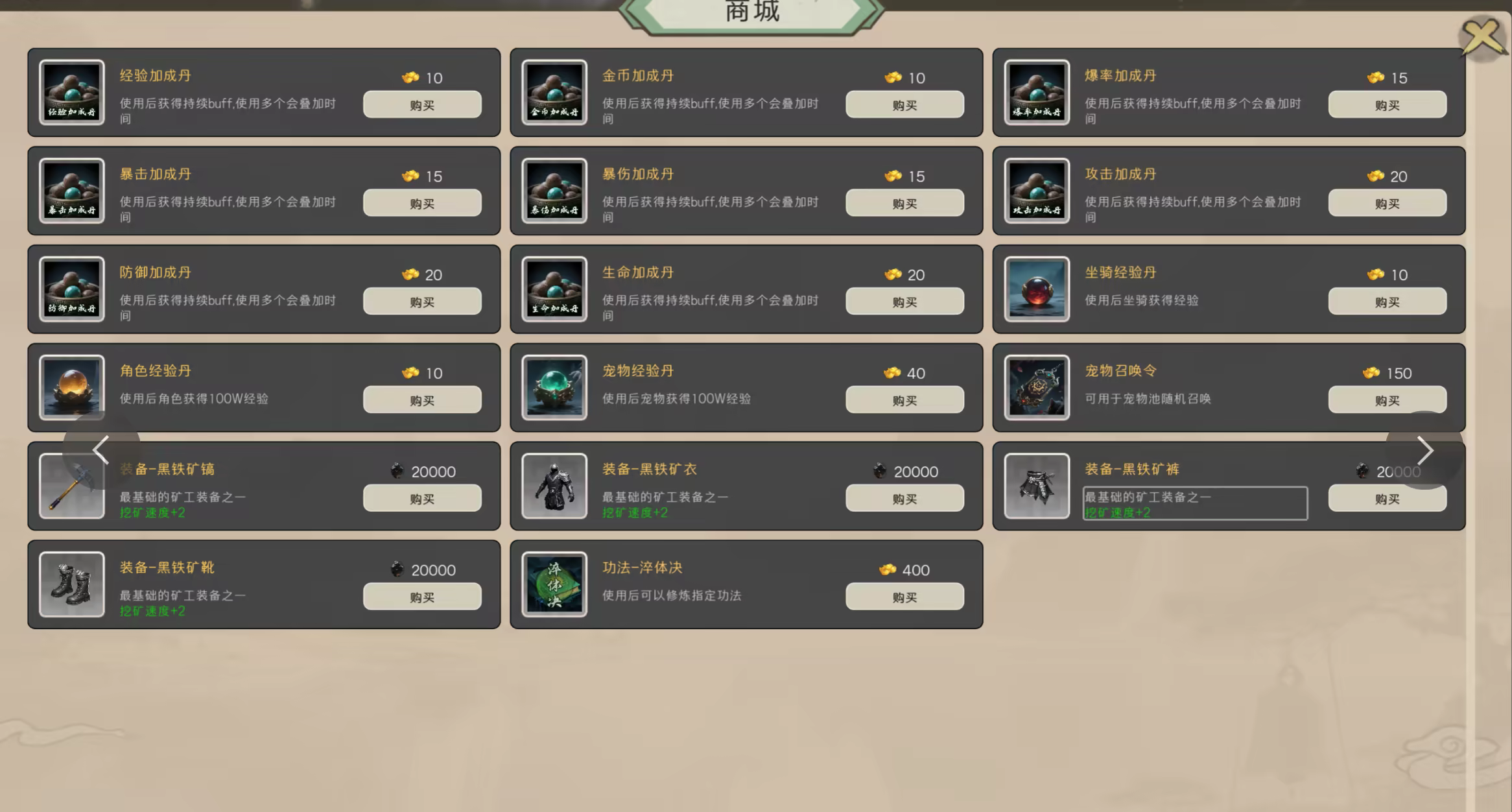The height and width of the screenshot is (812, 1512).
Task: Select the 经验加成丹 pill icon
Action: tap(71, 92)
